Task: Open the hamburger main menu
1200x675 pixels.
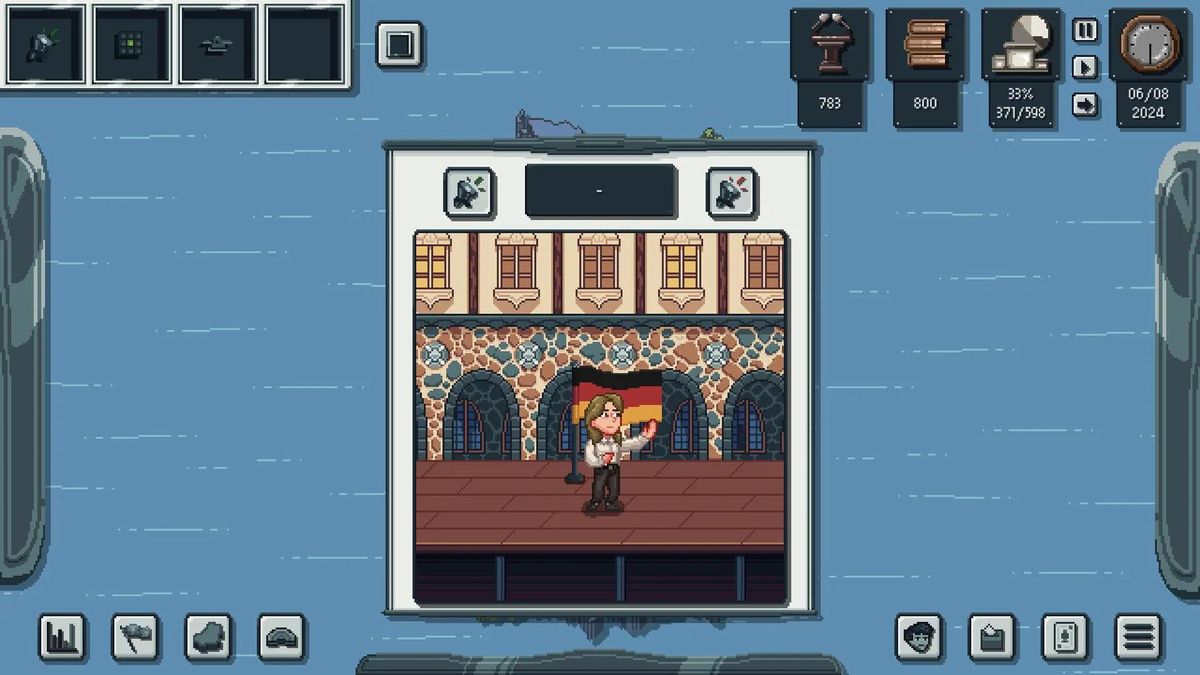Action: pyautogui.click(x=1139, y=637)
